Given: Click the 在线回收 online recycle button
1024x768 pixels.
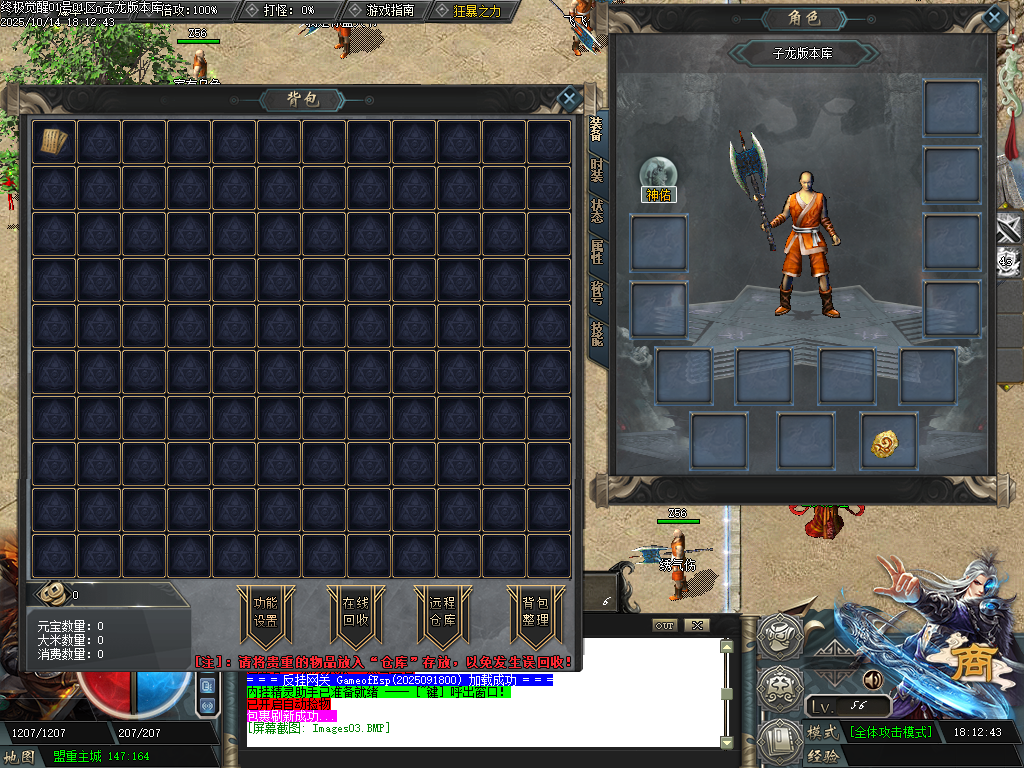Looking at the screenshot, I should [356, 611].
